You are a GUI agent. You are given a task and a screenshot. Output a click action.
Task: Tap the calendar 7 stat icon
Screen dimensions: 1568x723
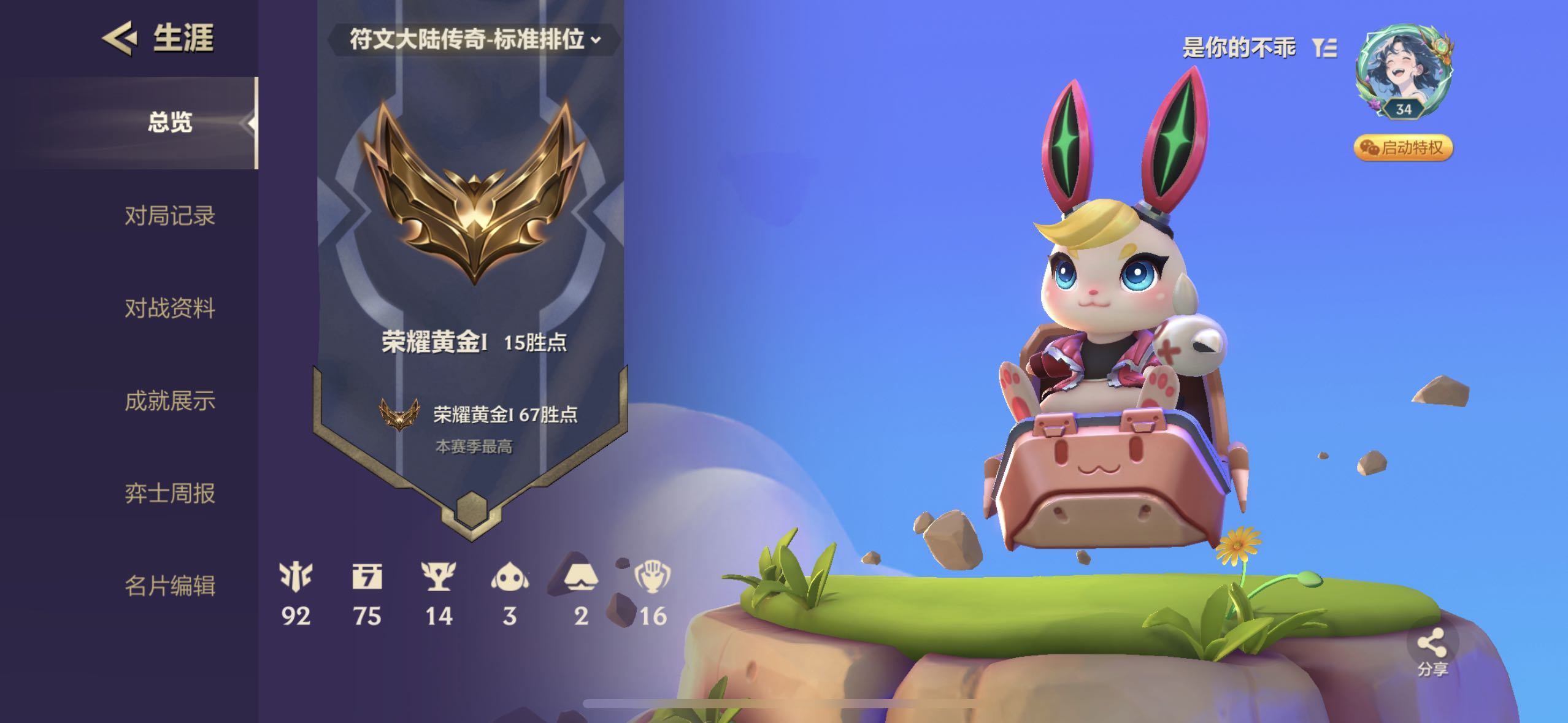click(367, 578)
